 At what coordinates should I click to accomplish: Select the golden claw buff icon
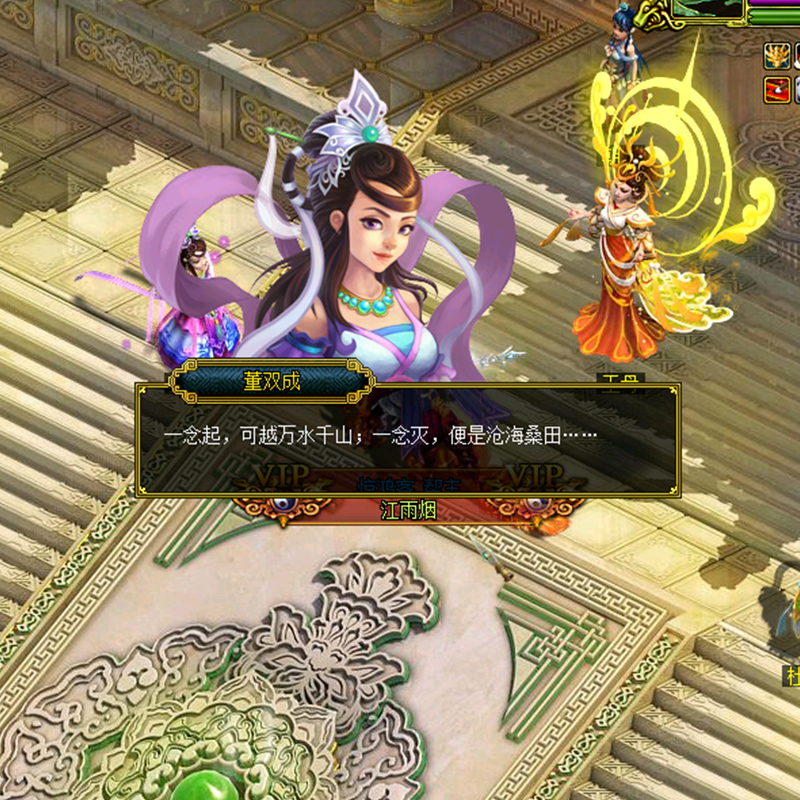tap(776, 56)
